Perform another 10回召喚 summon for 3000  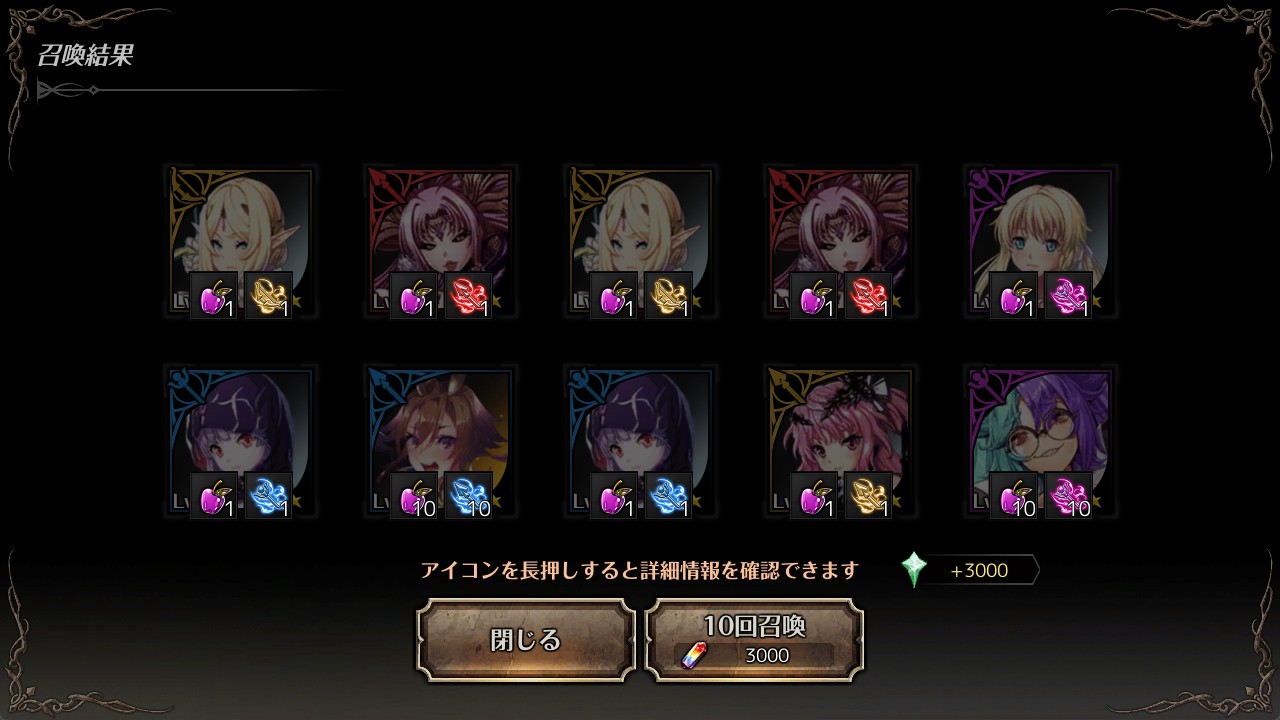[x=754, y=640]
